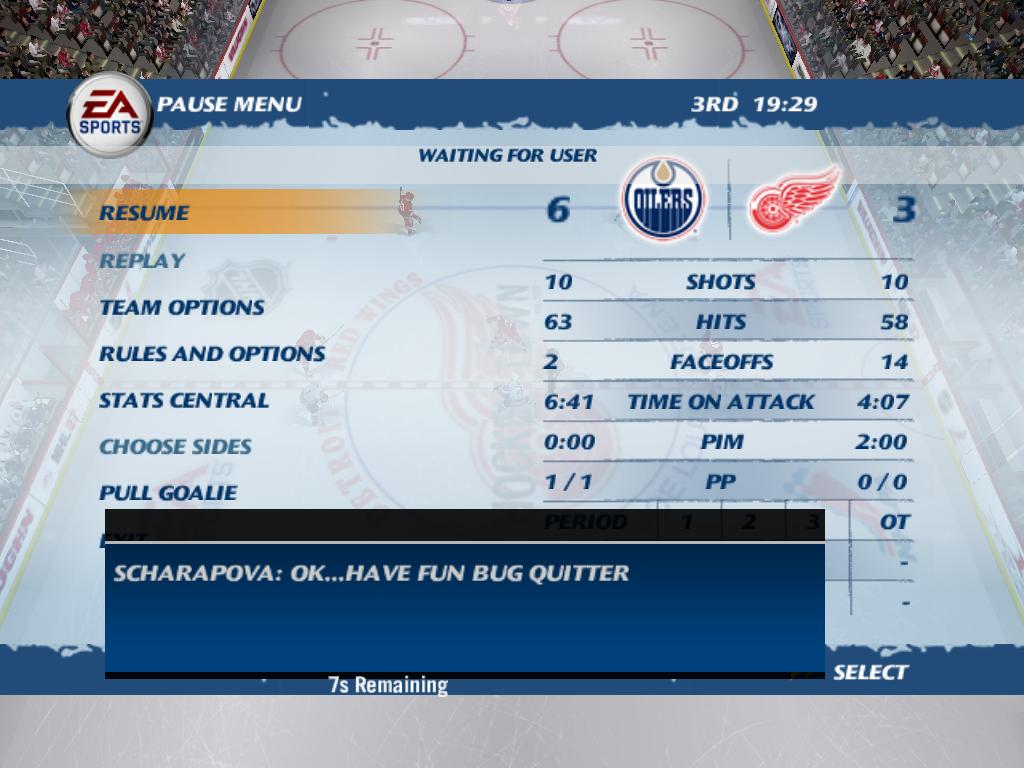Open Team Options
The image size is (1024, 768).
(182, 307)
